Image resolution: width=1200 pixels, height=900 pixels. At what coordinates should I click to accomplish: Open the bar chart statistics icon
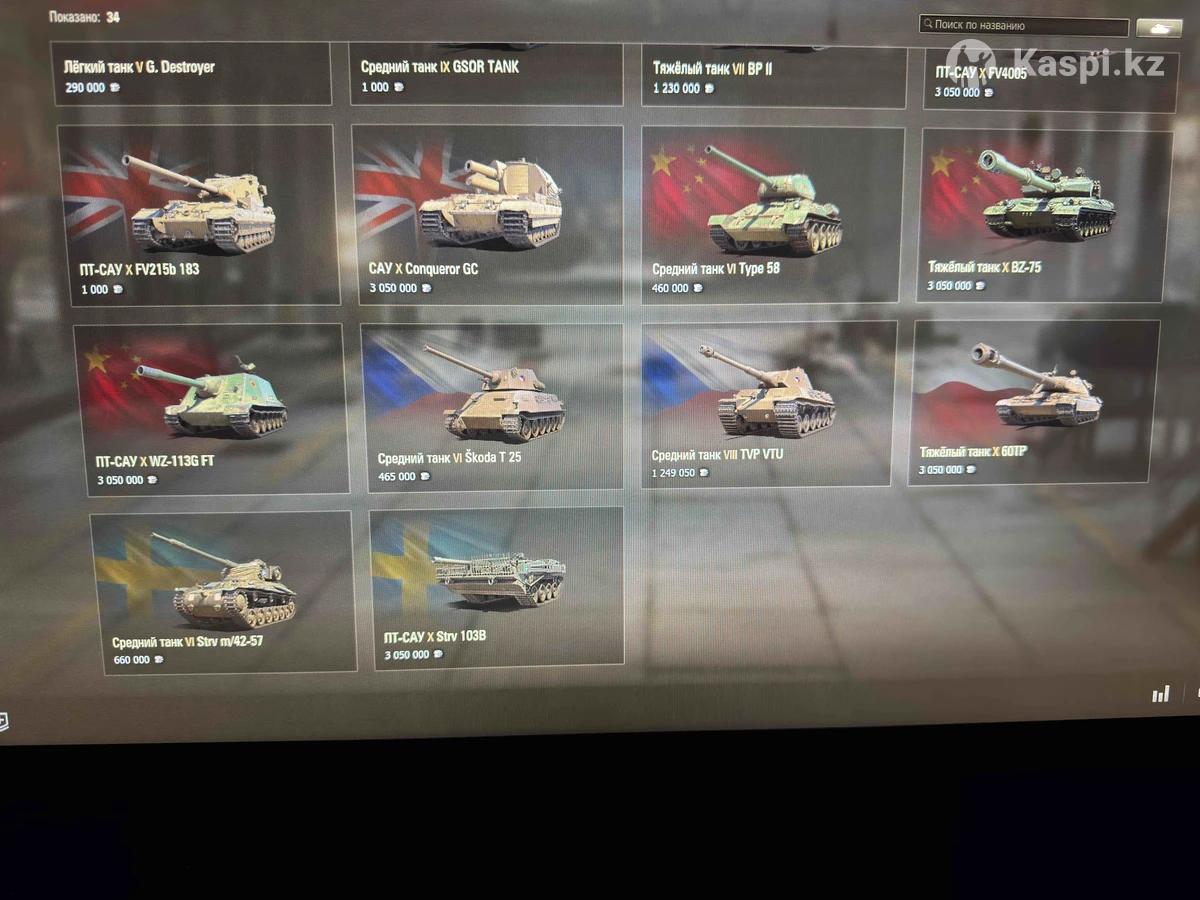[x=1160, y=694]
